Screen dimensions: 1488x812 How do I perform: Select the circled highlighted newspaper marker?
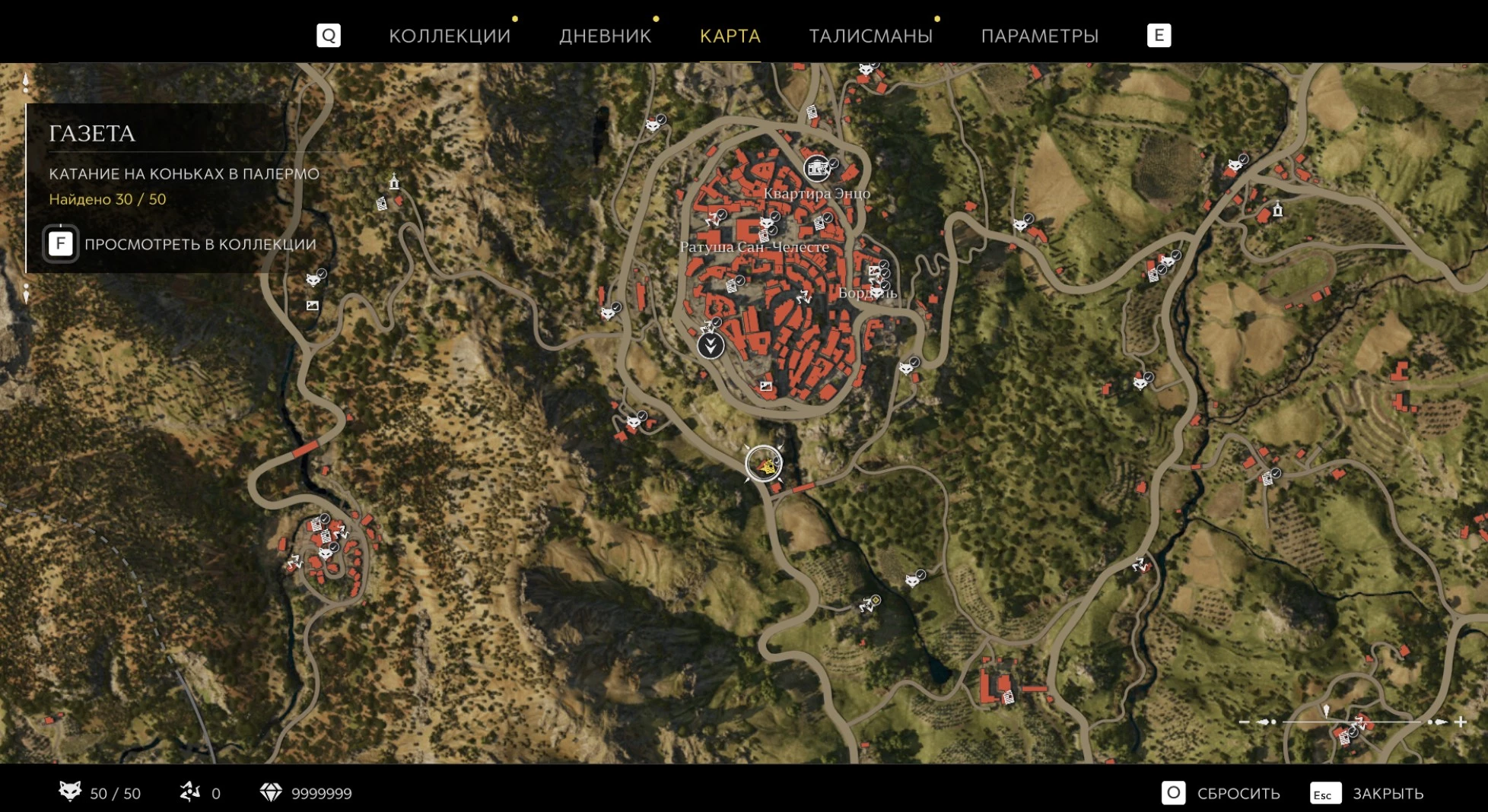tap(764, 464)
